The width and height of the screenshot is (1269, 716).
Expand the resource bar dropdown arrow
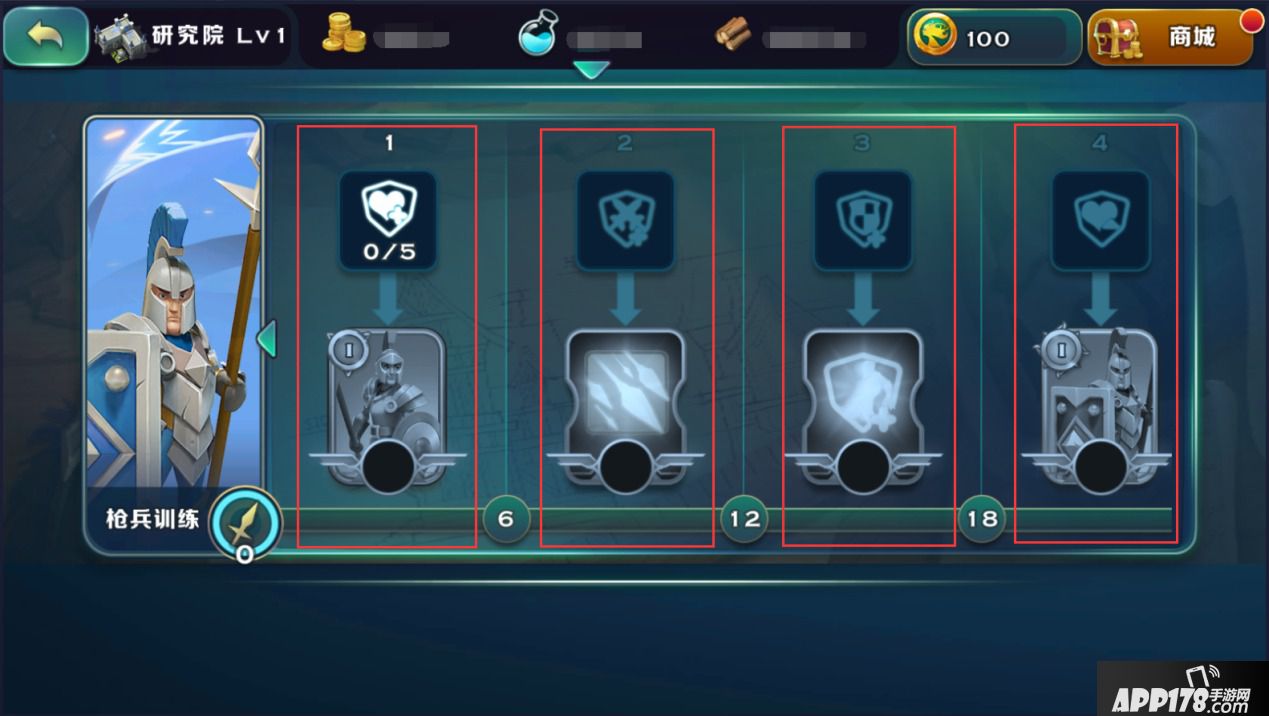point(592,70)
